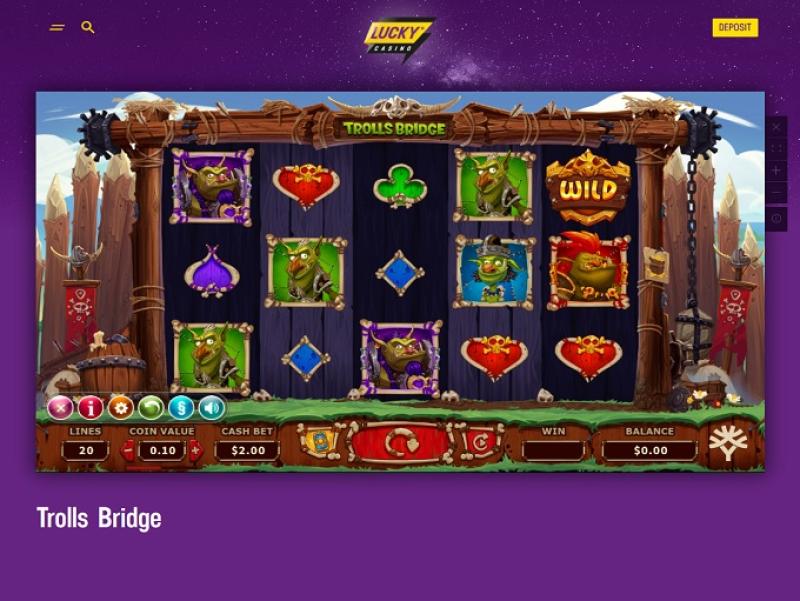800x601 pixels.
Task: Close the game with the sidebar X
Action: 777,129
